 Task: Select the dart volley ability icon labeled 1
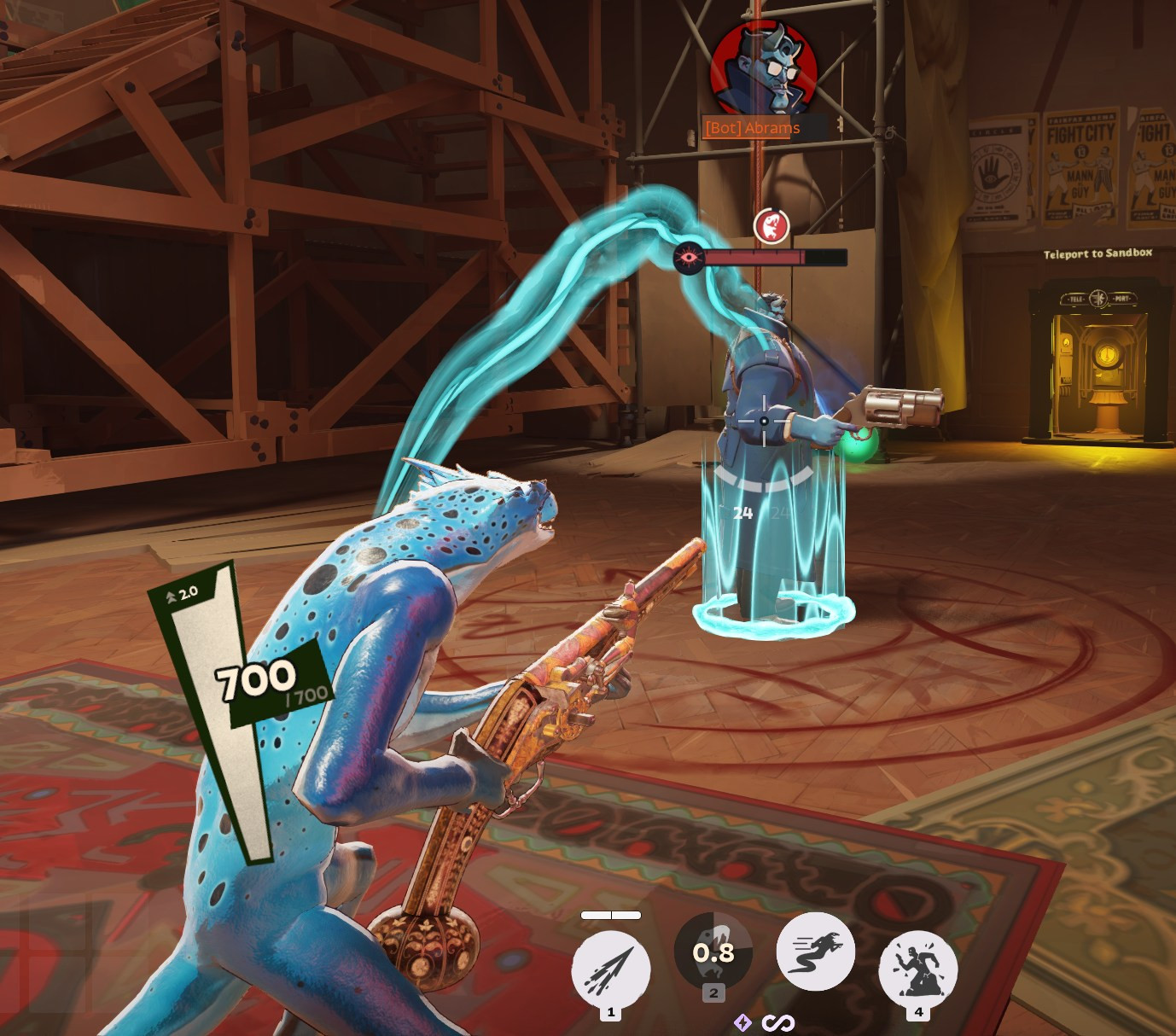(609, 965)
